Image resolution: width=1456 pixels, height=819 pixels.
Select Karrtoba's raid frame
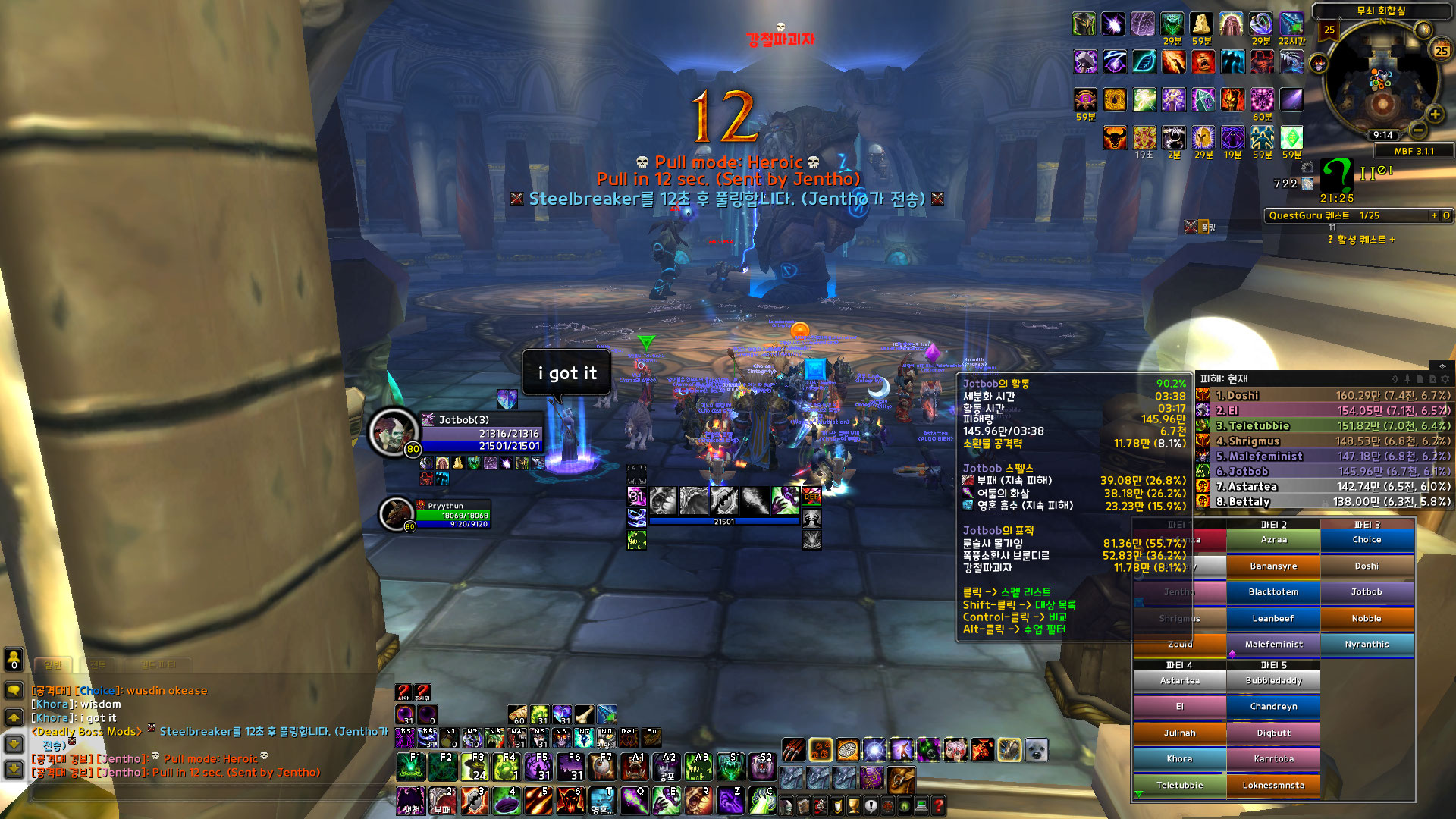click(1273, 759)
